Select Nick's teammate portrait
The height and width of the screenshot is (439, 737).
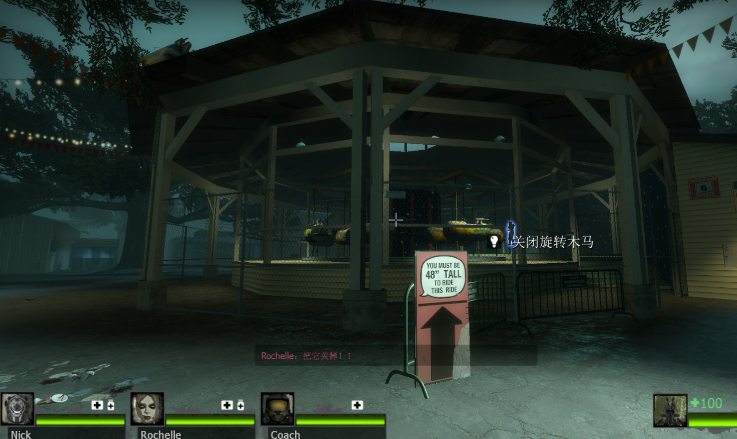pyautogui.click(x=17, y=409)
